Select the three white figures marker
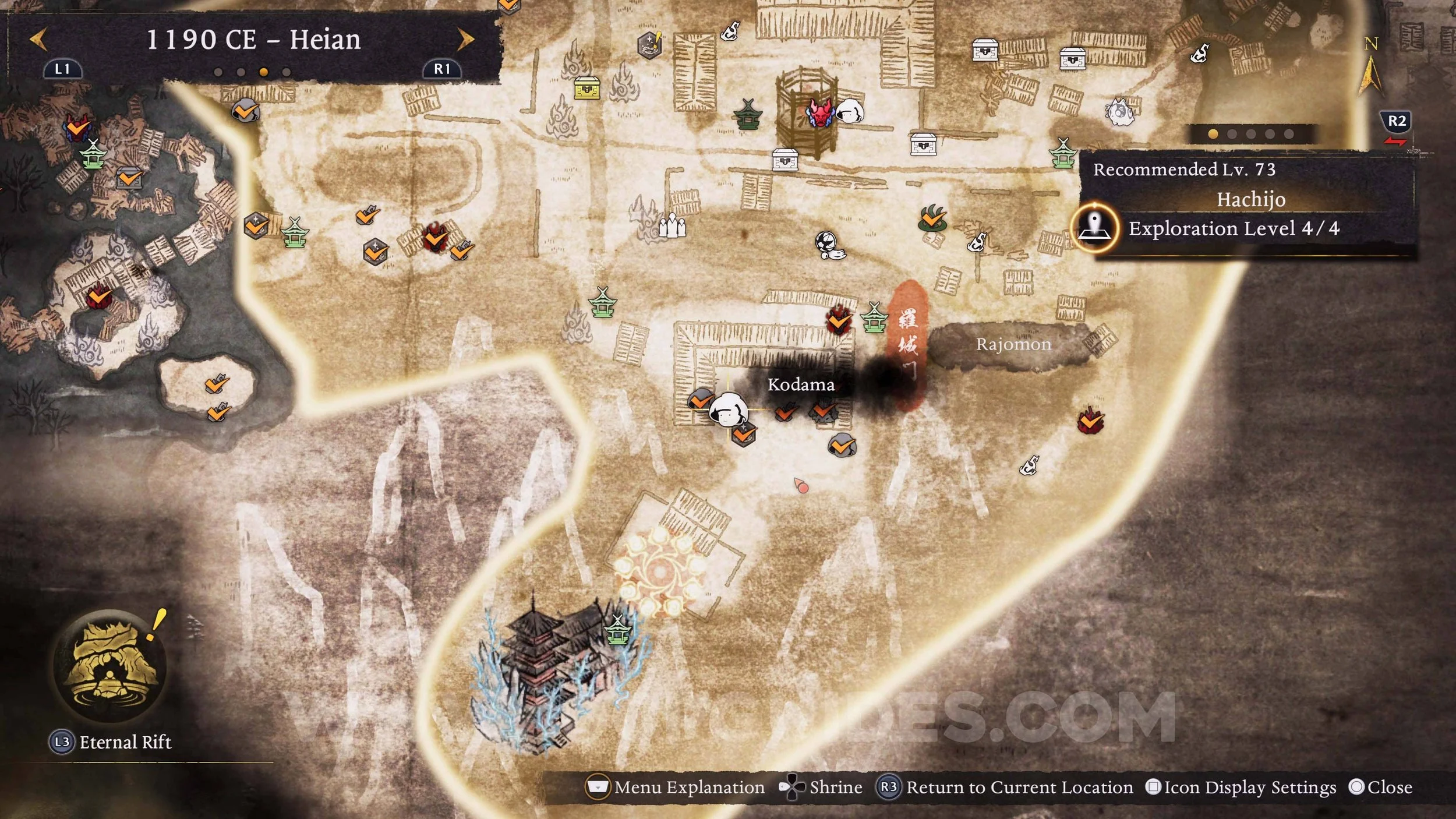The width and height of the screenshot is (1456, 819). click(672, 227)
